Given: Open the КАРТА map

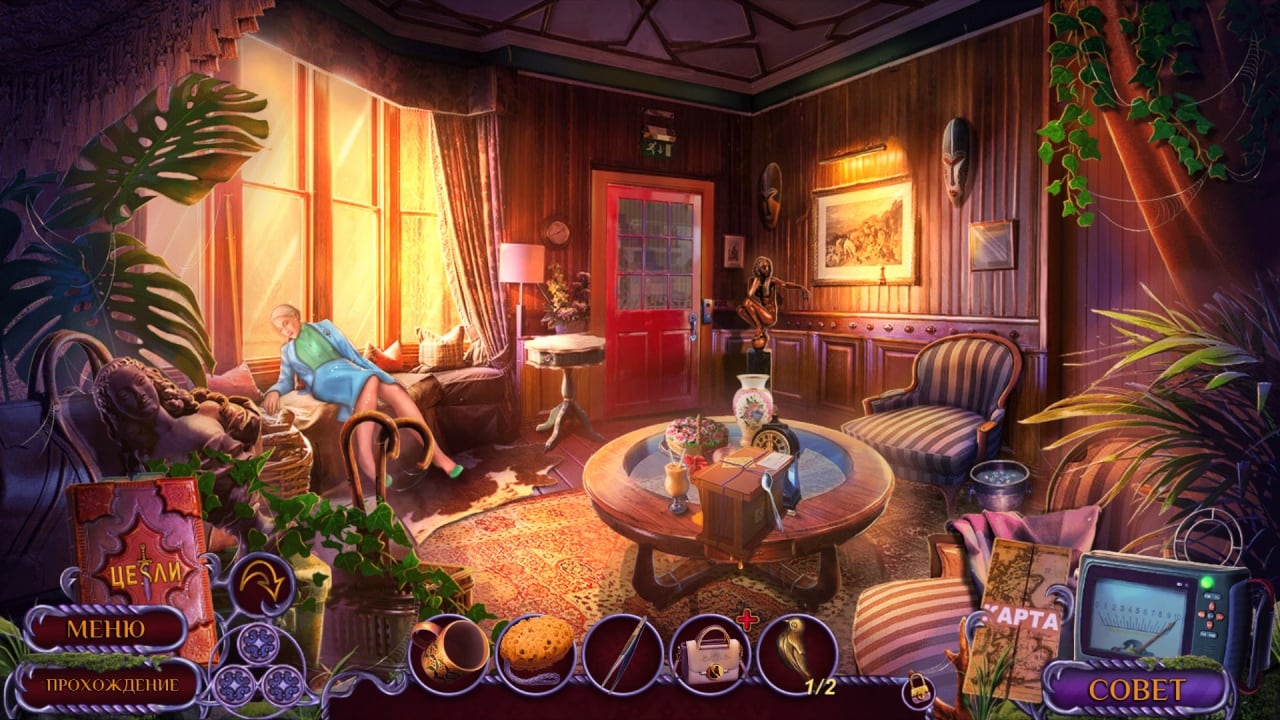Looking at the screenshot, I should pyautogui.click(x=1018, y=618).
